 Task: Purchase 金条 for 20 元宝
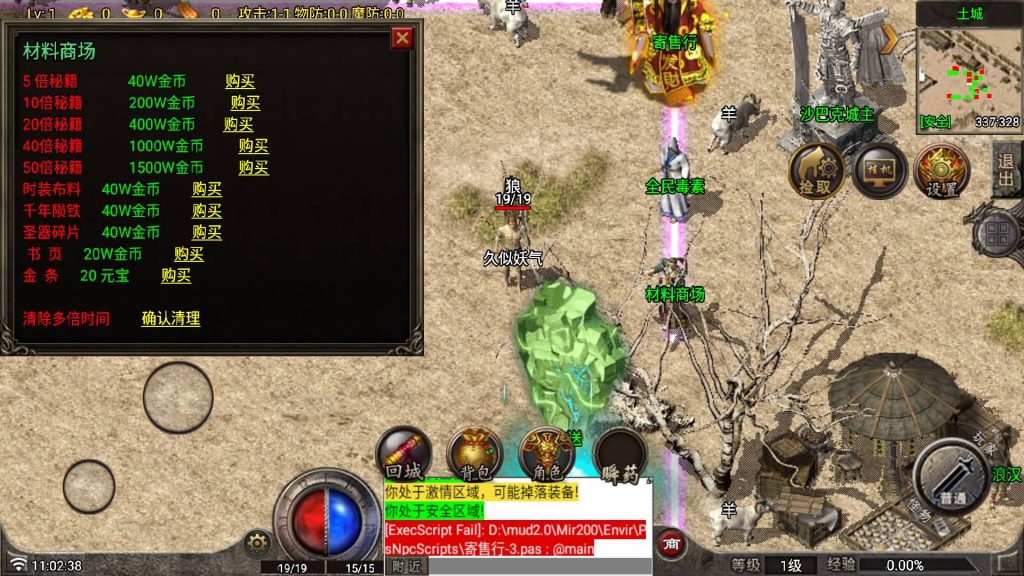176,276
